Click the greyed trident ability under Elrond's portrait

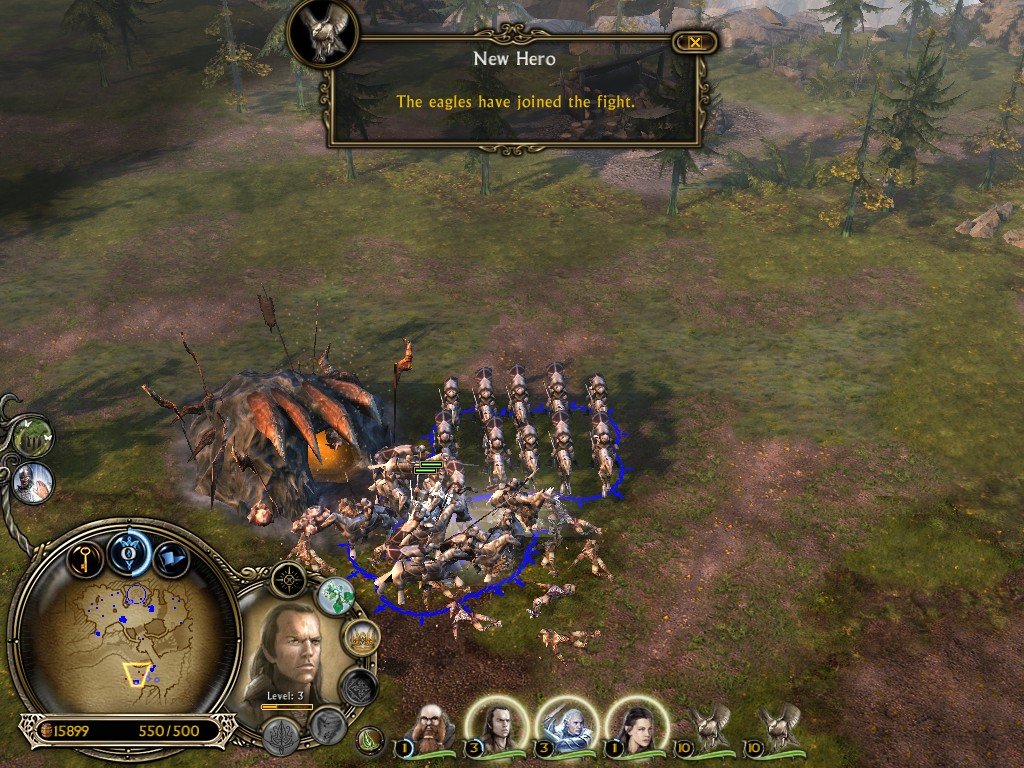click(282, 735)
